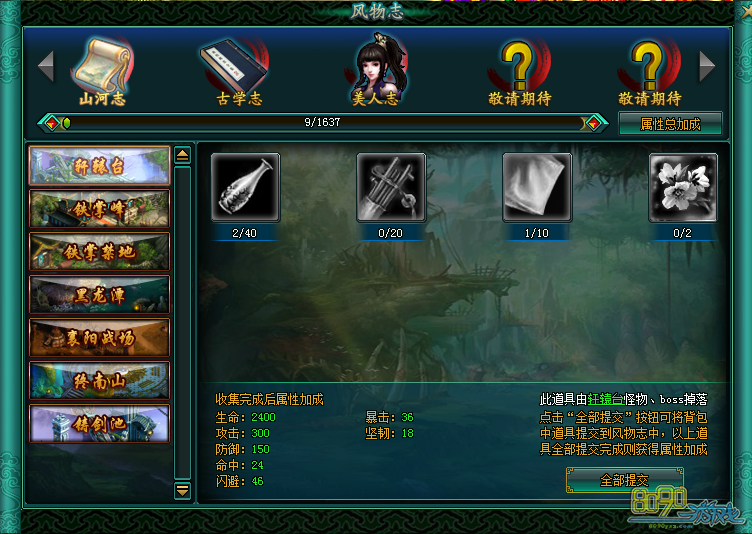
Task: Select the bamboo scroll bundle item slot
Action: pos(391,187)
